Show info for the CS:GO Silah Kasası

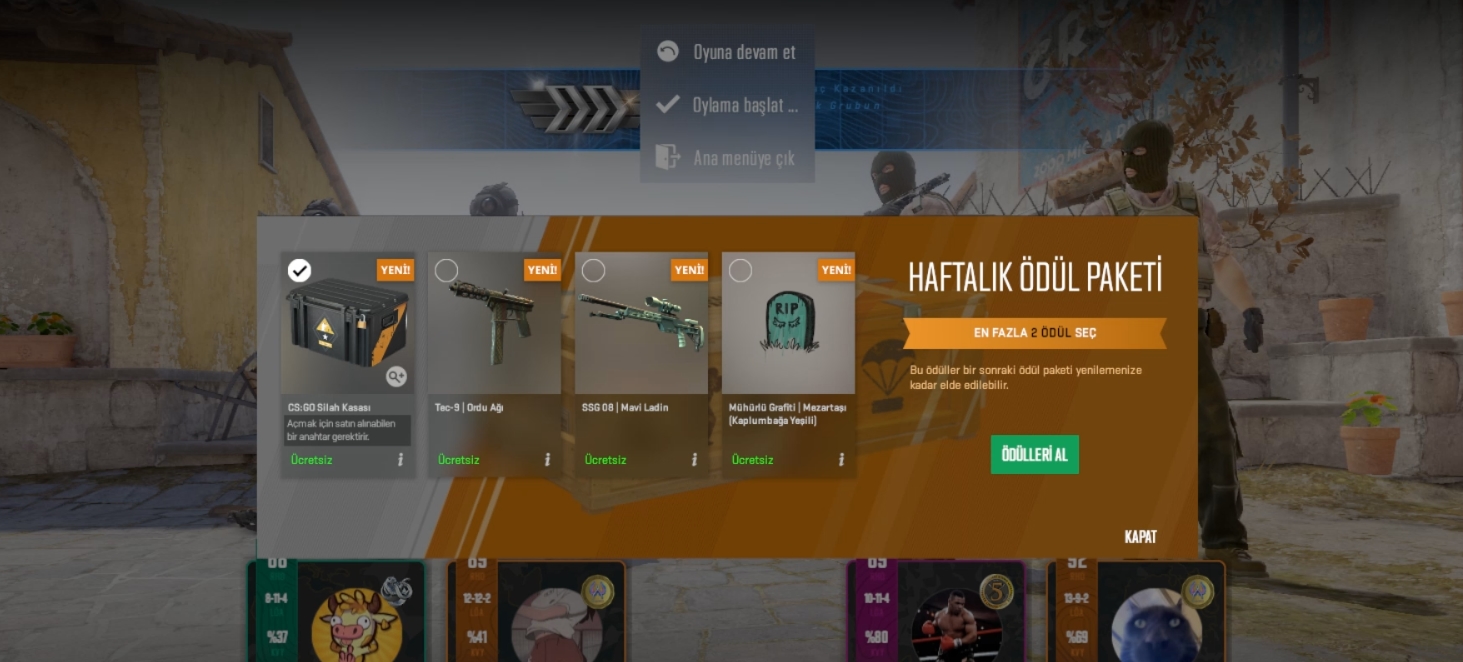(400, 460)
